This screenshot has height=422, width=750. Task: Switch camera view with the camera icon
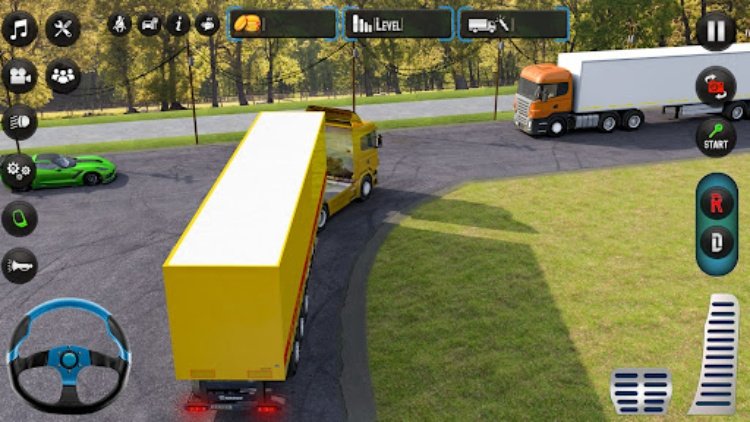pyautogui.click(x=19, y=75)
